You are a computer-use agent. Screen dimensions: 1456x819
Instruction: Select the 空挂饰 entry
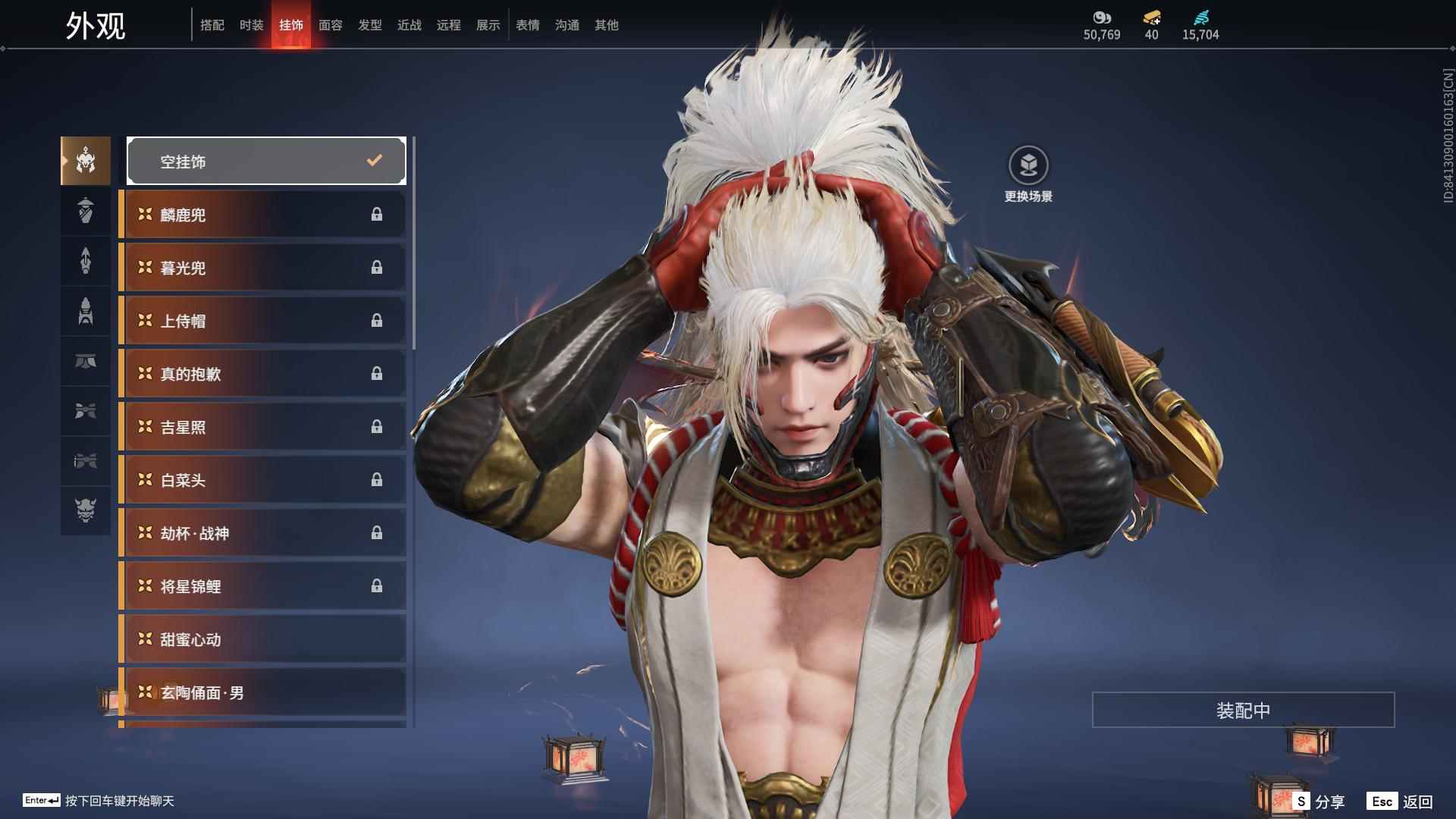point(266,161)
